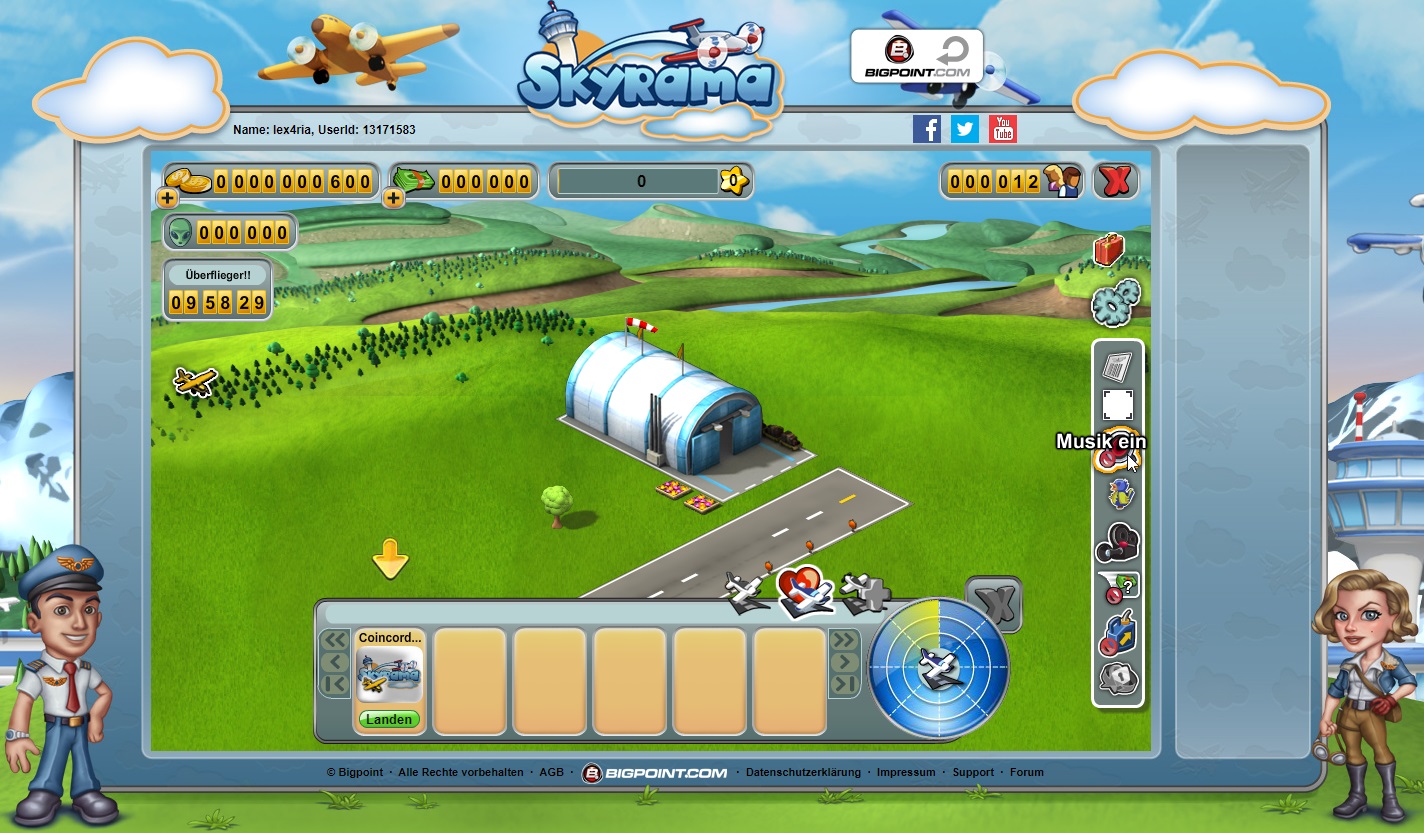
Task: Open the YouTube channel icon
Action: pos(1002,129)
